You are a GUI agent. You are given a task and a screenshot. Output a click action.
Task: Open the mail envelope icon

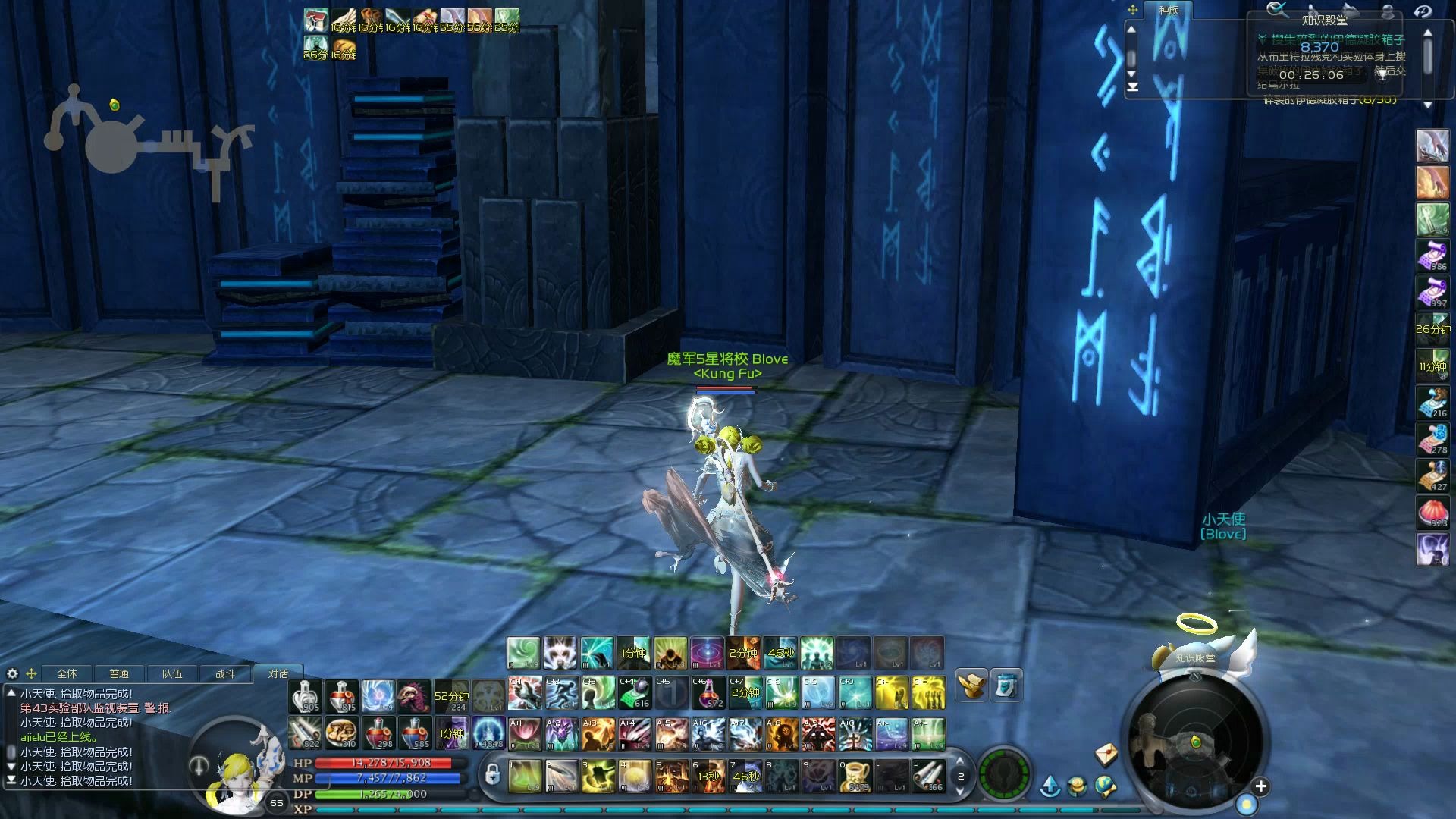1106,754
